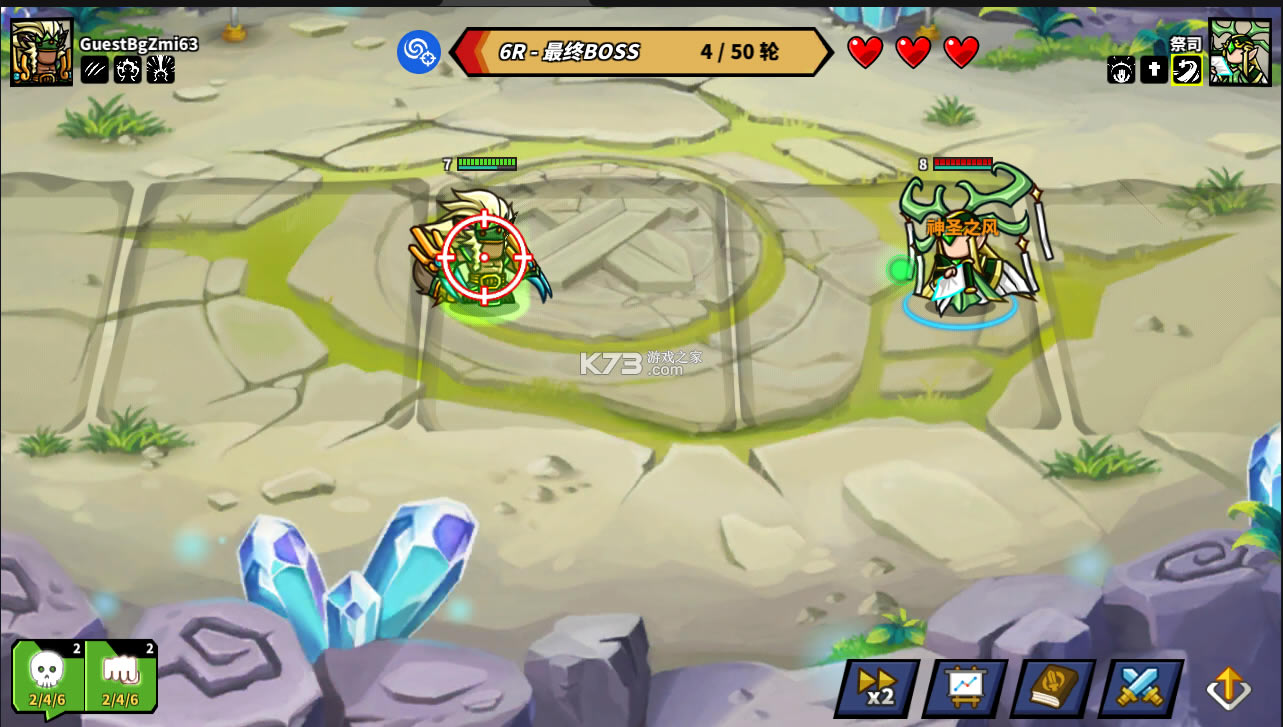Toggle the x2 battle speed button

pyautogui.click(x=877, y=688)
